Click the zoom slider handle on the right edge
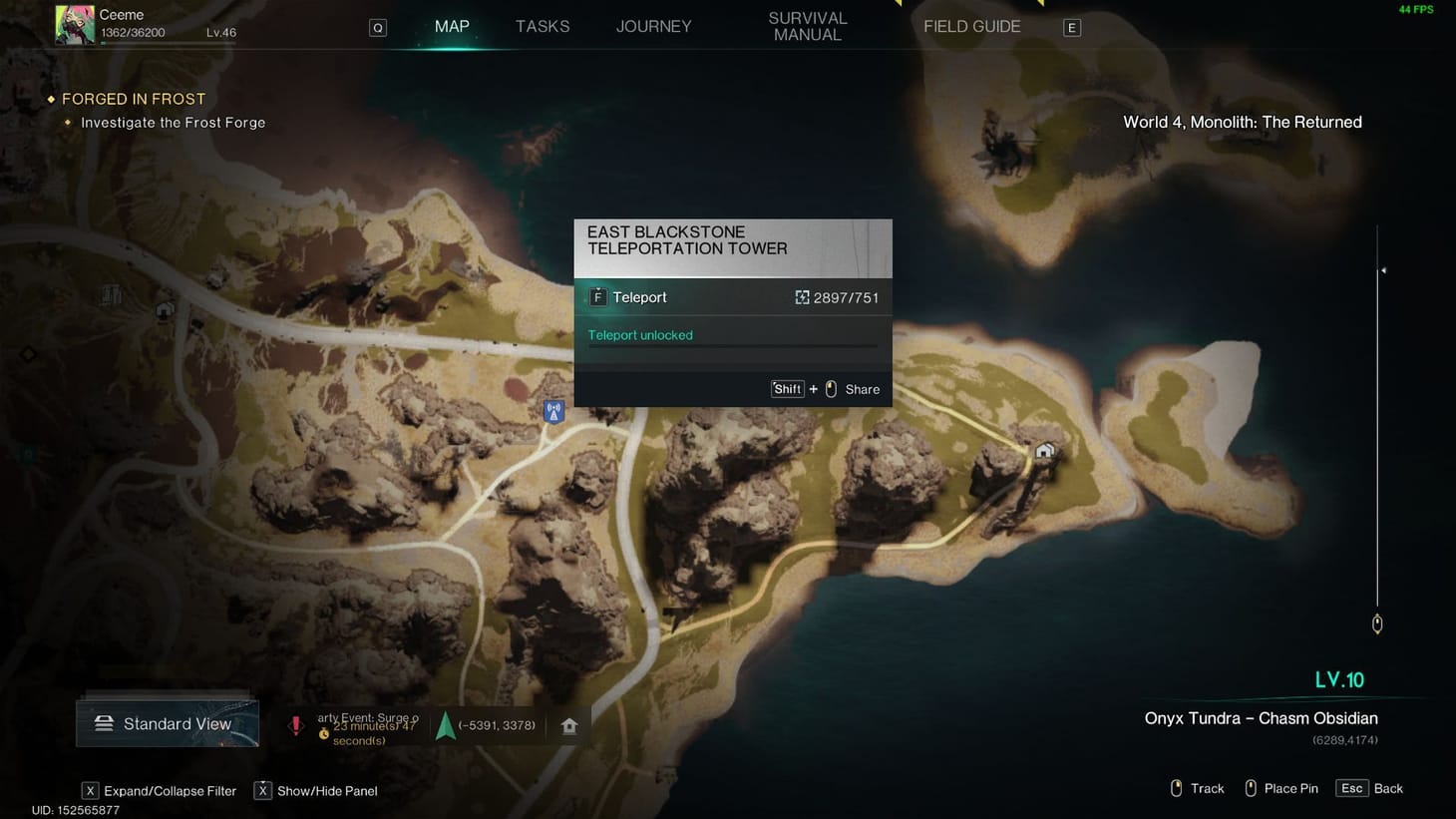Screen dimensions: 1456x819 tap(1376, 622)
